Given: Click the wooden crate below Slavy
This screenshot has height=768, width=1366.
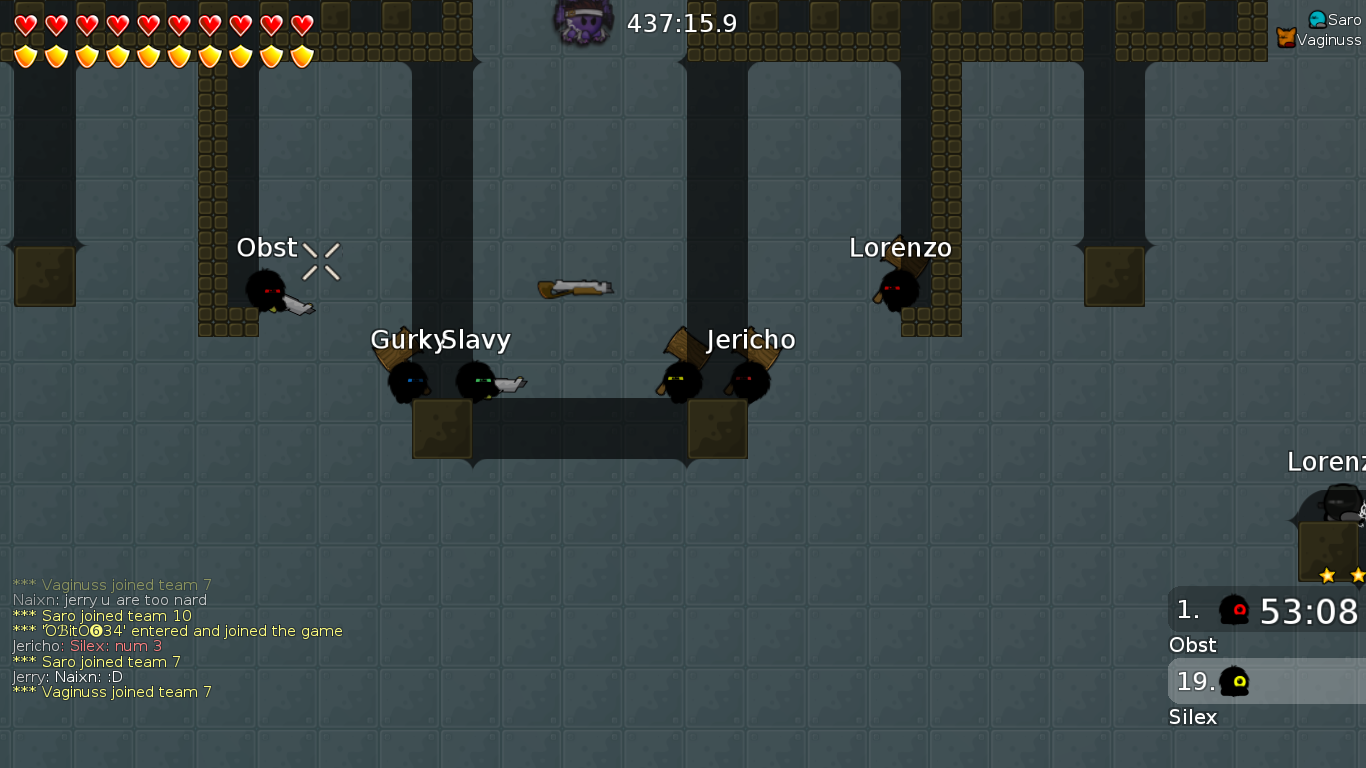Looking at the screenshot, I should (442, 428).
